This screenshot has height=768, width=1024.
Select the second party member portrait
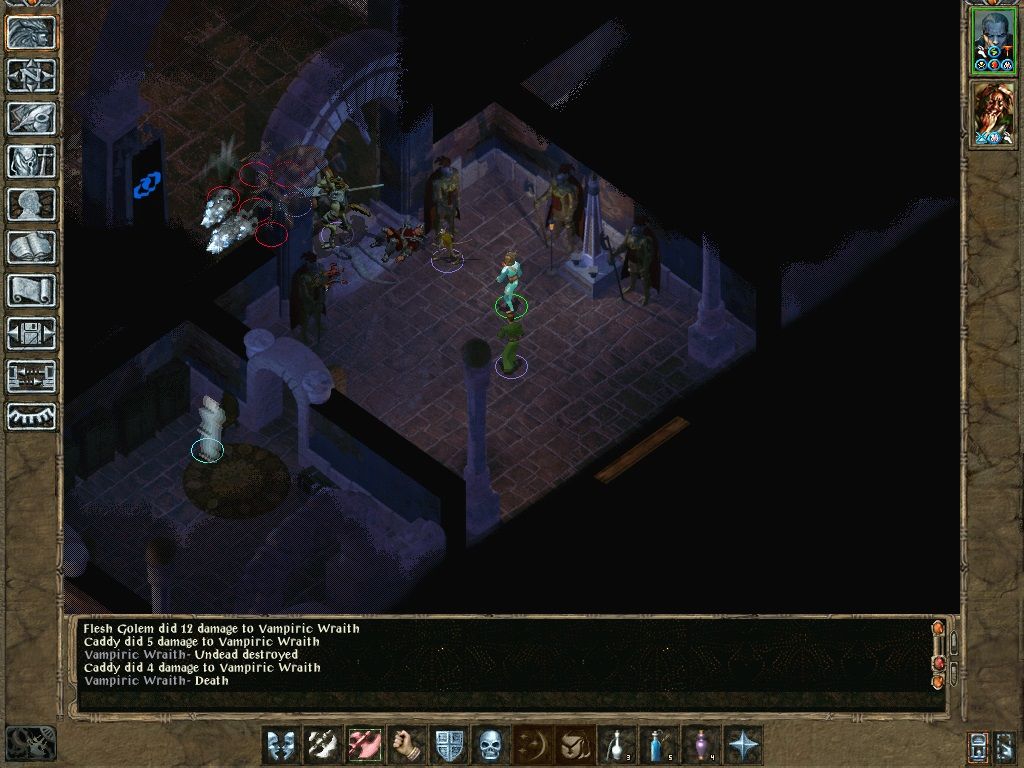tap(993, 115)
